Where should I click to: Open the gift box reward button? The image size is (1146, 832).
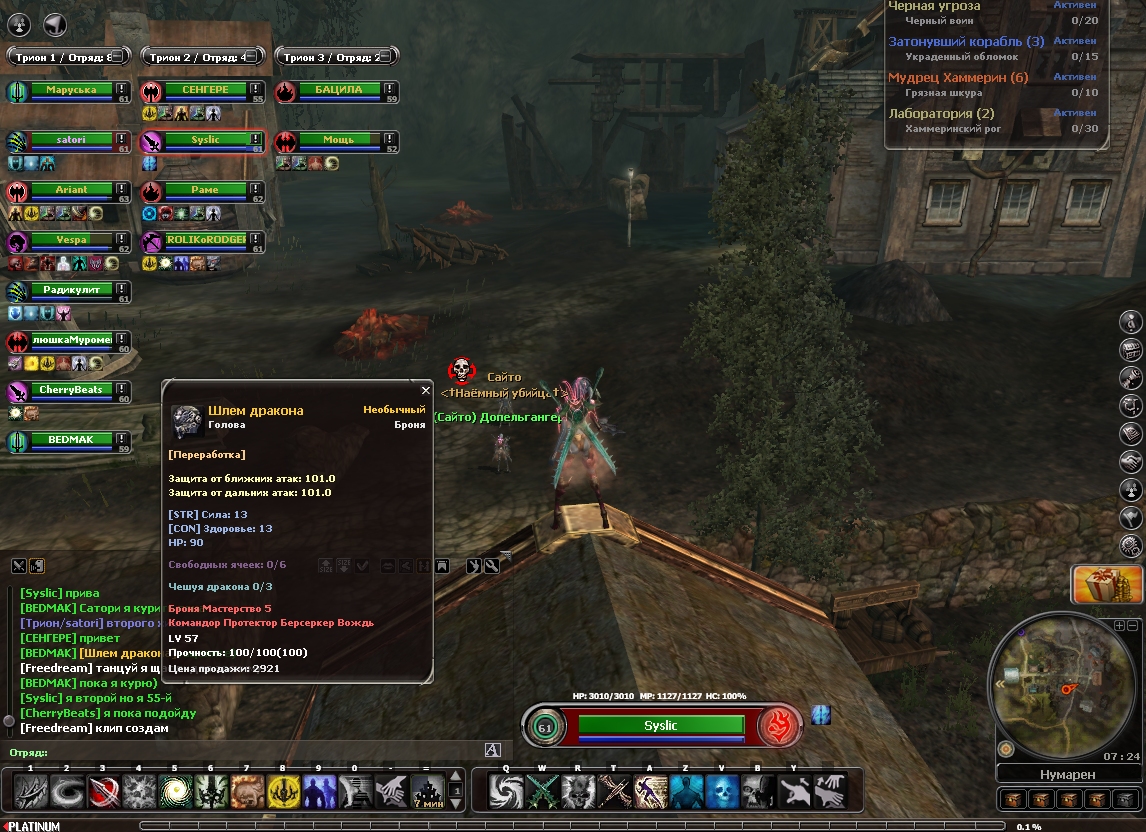pyautogui.click(x=1107, y=585)
